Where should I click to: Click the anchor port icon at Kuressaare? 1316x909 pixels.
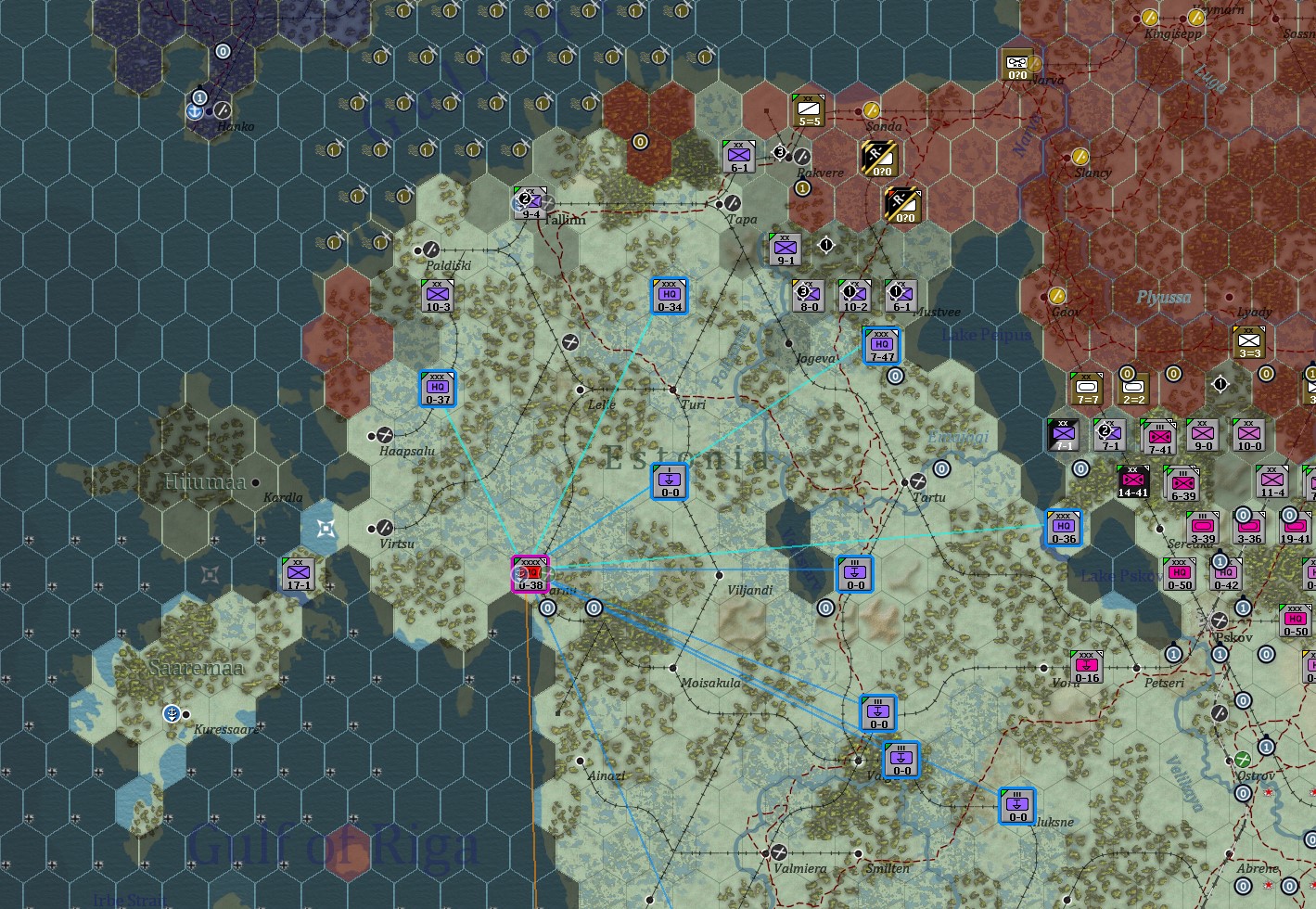click(172, 713)
